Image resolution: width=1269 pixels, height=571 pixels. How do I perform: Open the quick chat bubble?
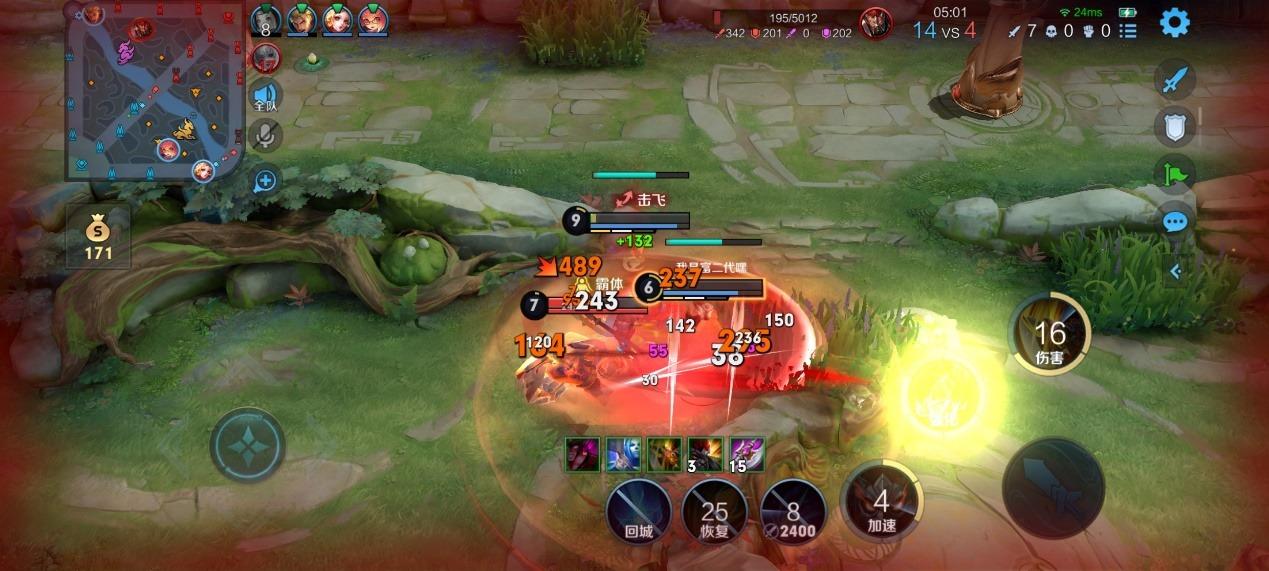point(1175,222)
